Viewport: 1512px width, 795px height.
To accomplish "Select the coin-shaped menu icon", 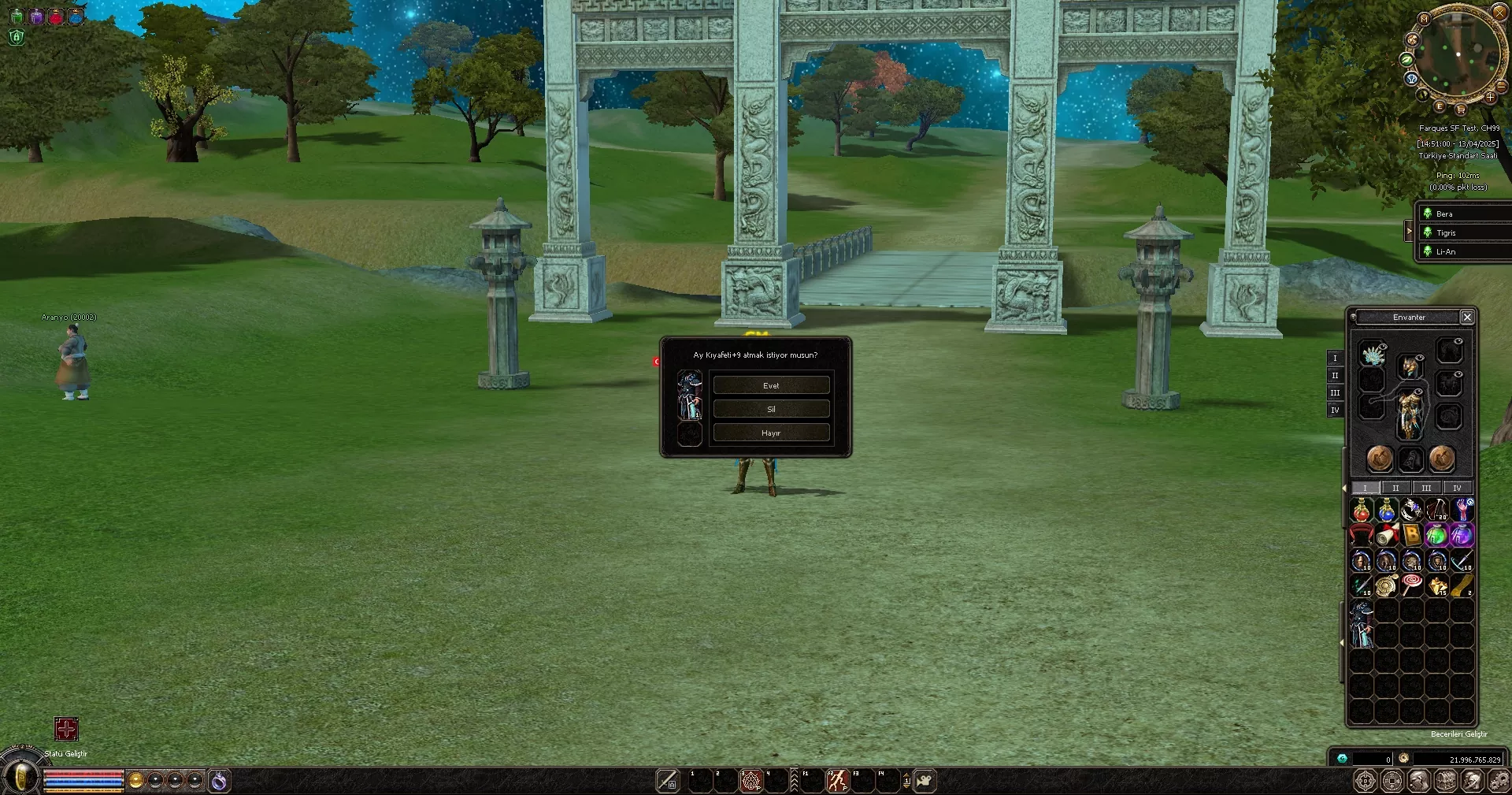I will click(1392, 781).
